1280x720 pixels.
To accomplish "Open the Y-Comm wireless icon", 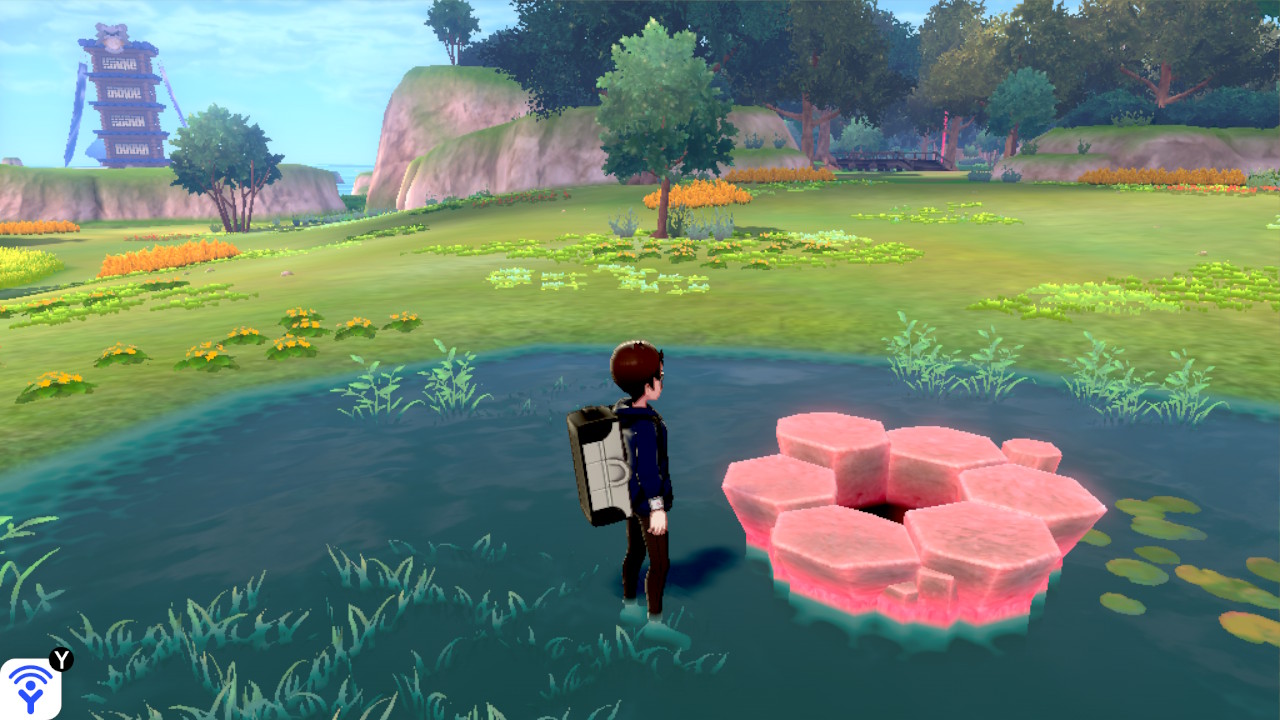I will coord(30,688).
